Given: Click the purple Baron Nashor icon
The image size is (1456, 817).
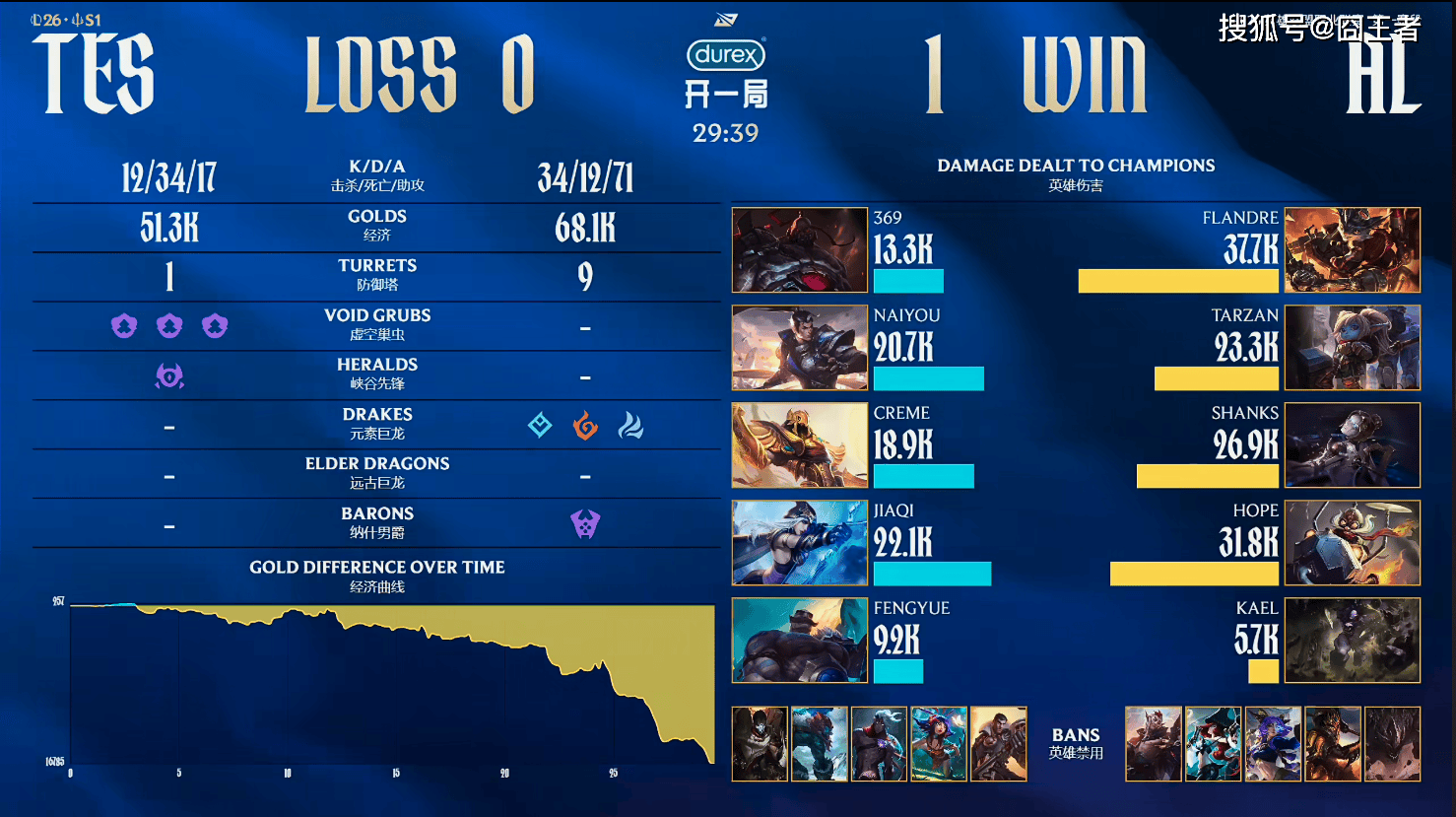Looking at the screenshot, I should pyautogui.click(x=585, y=524).
